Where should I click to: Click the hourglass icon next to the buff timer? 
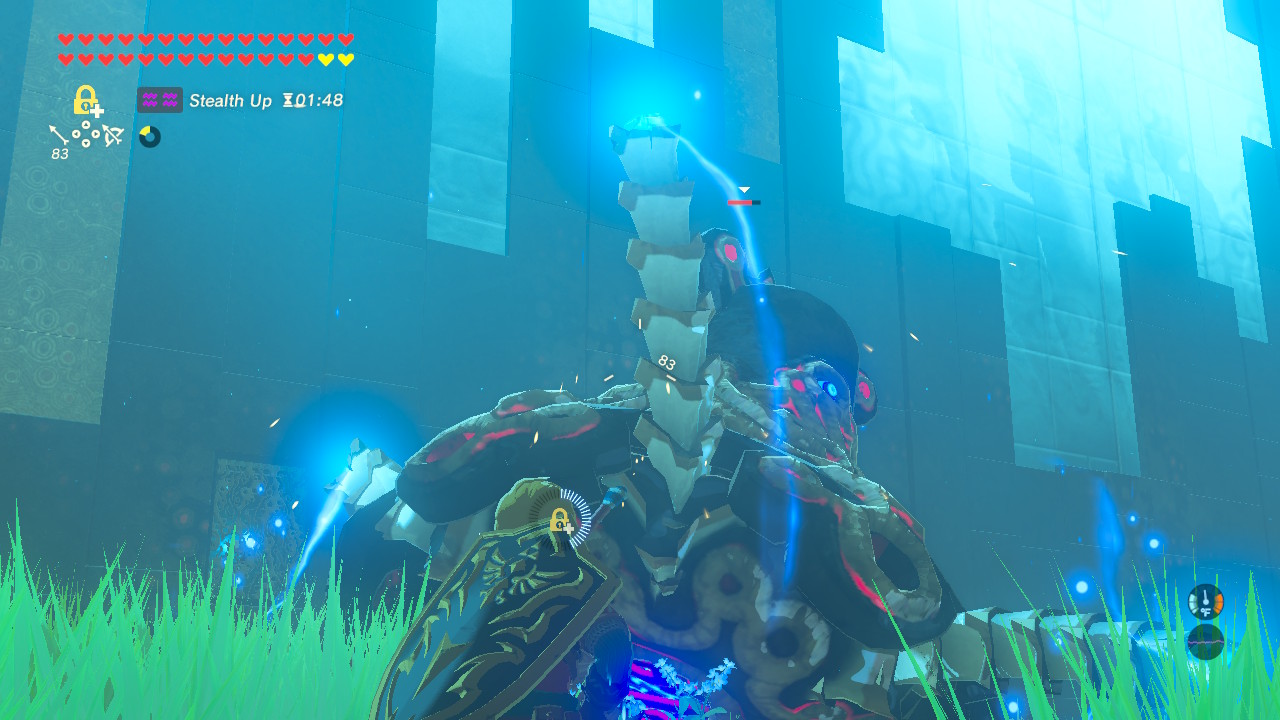click(287, 101)
